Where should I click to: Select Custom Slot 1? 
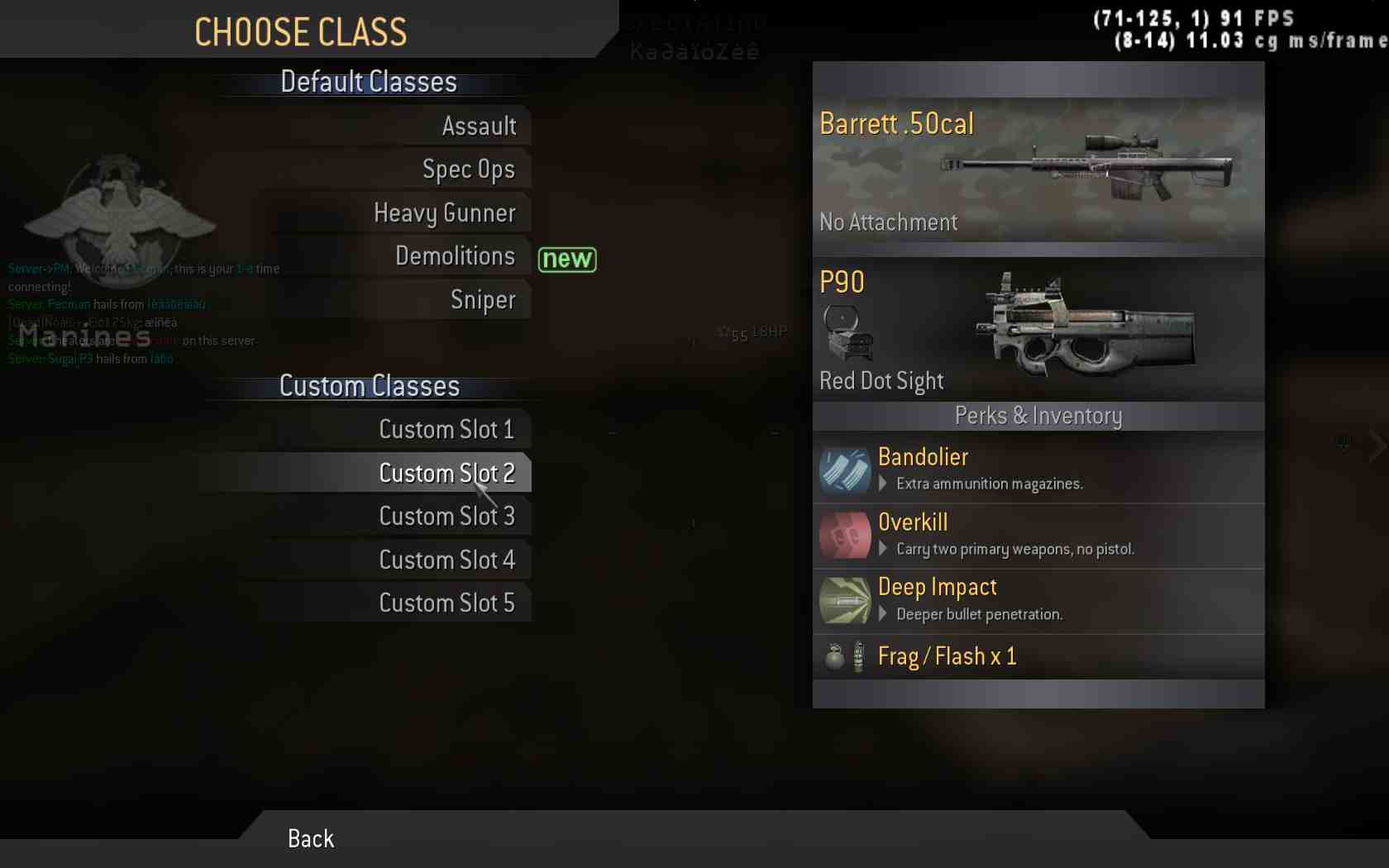(x=446, y=430)
